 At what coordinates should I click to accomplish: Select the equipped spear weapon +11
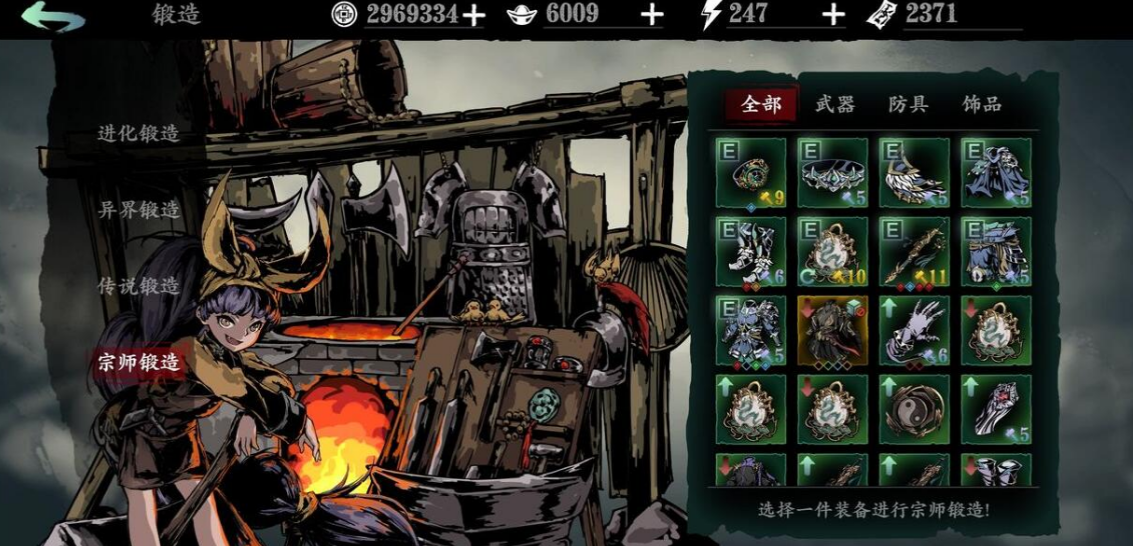click(914, 252)
